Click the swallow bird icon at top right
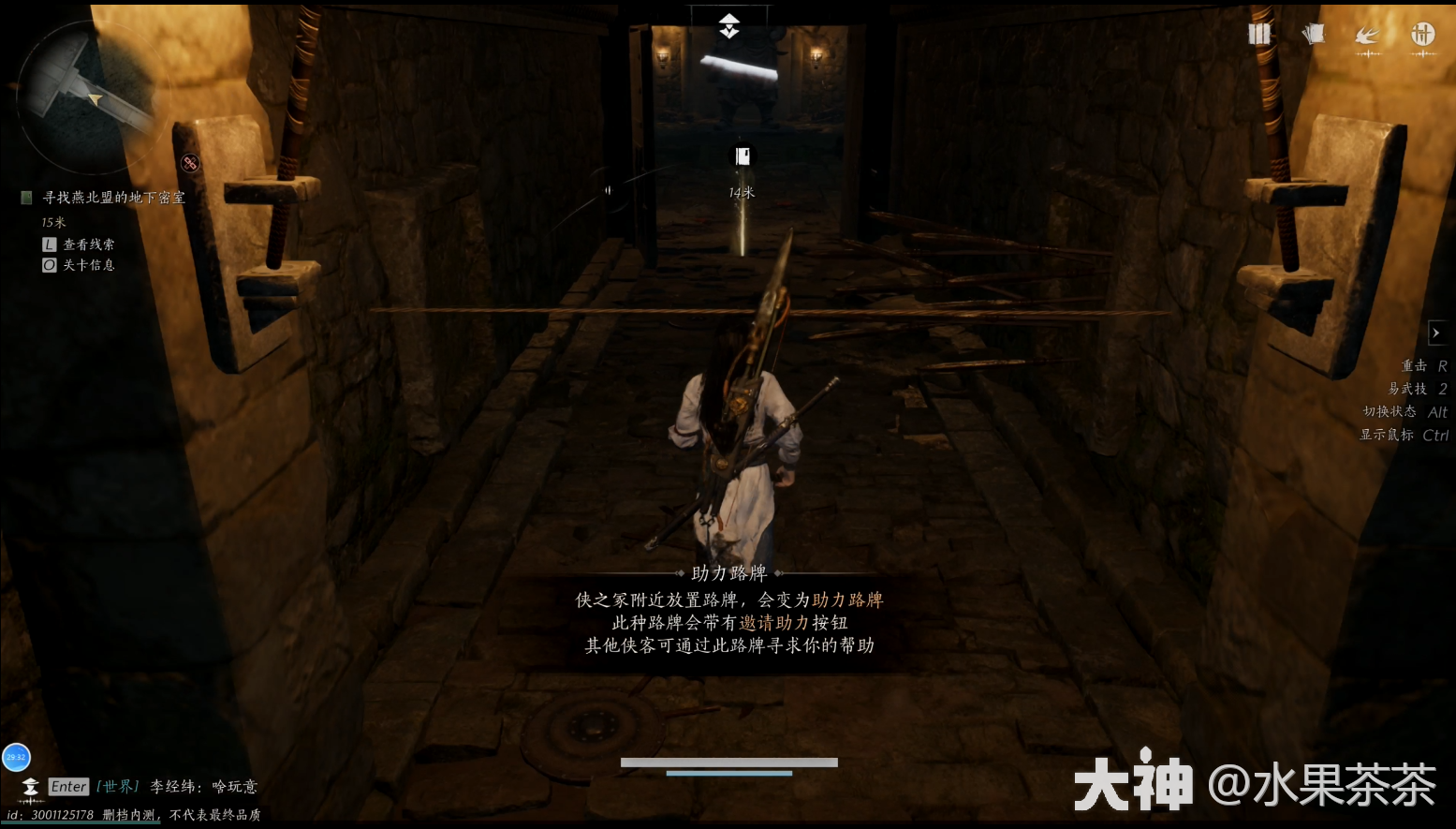 (1367, 33)
